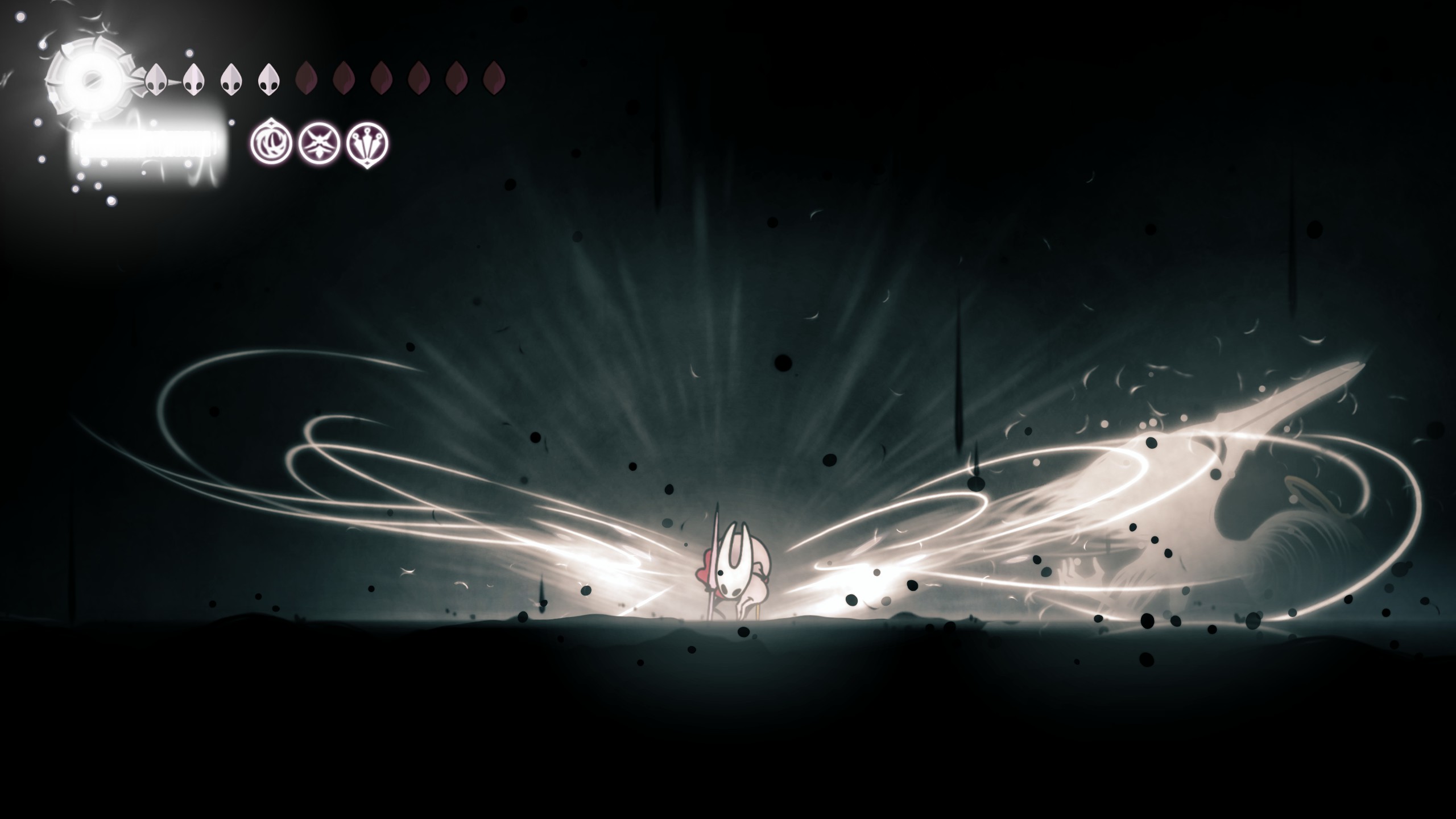Activate the winged insect tool icon
Viewport: 1456px width, 819px height.
point(319,143)
